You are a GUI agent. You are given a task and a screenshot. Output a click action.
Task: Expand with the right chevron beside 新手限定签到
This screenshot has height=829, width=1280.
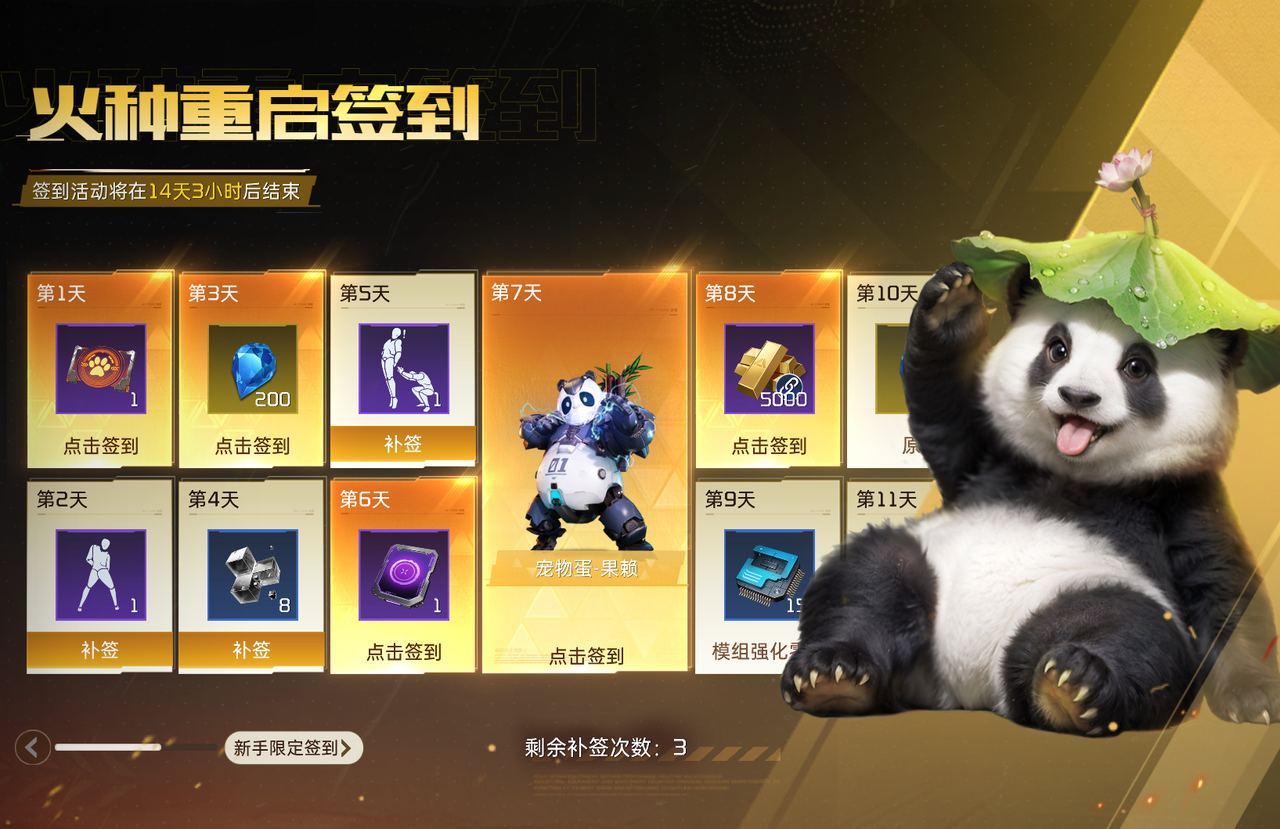click(347, 748)
